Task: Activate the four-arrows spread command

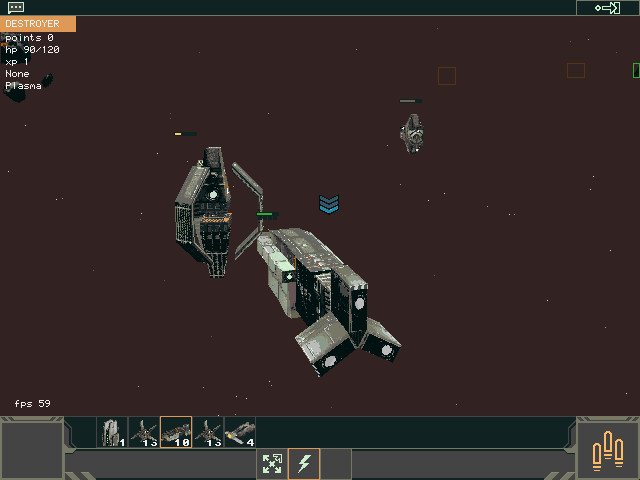Action: [272, 464]
